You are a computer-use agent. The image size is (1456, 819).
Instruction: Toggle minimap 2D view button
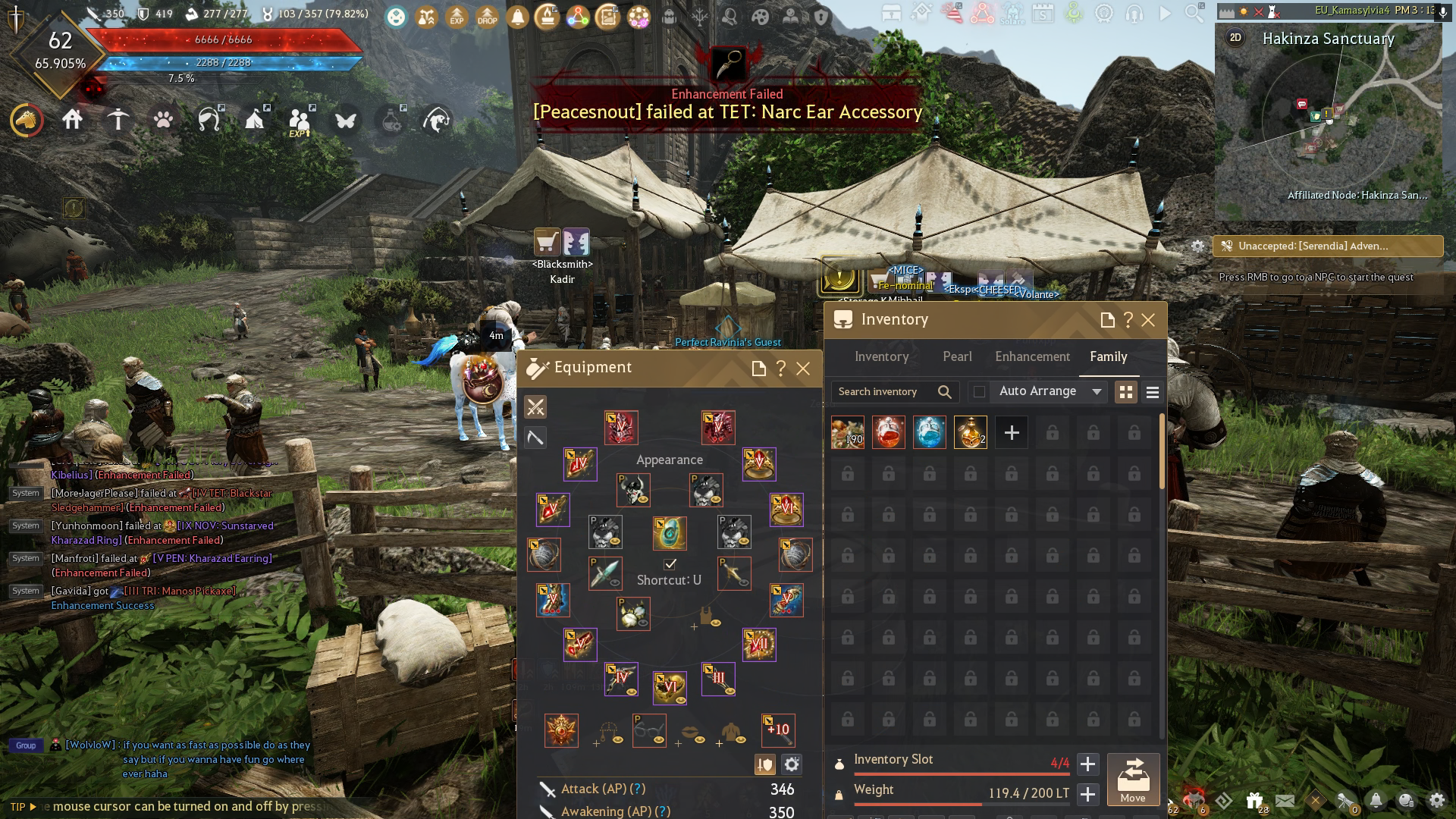(1236, 38)
